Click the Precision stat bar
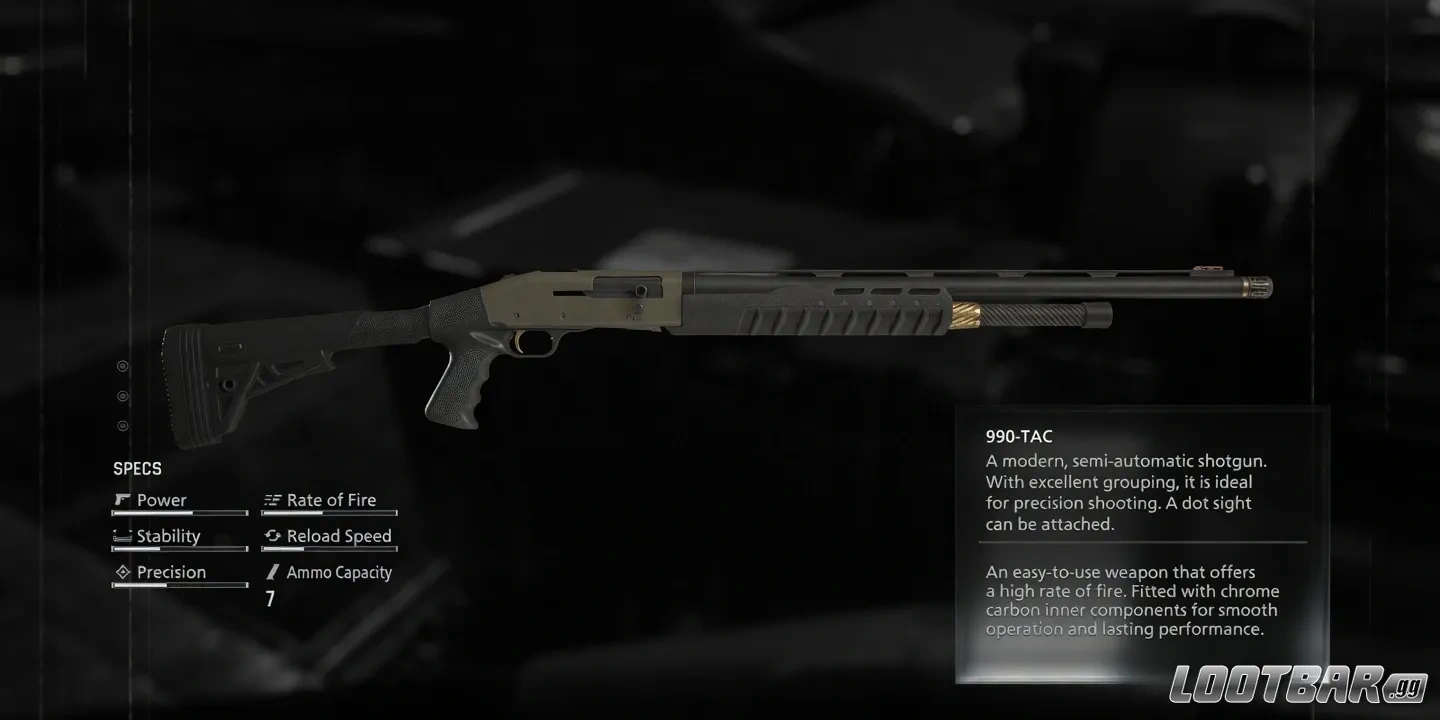The width and height of the screenshot is (1440, 720). [180, 583]
